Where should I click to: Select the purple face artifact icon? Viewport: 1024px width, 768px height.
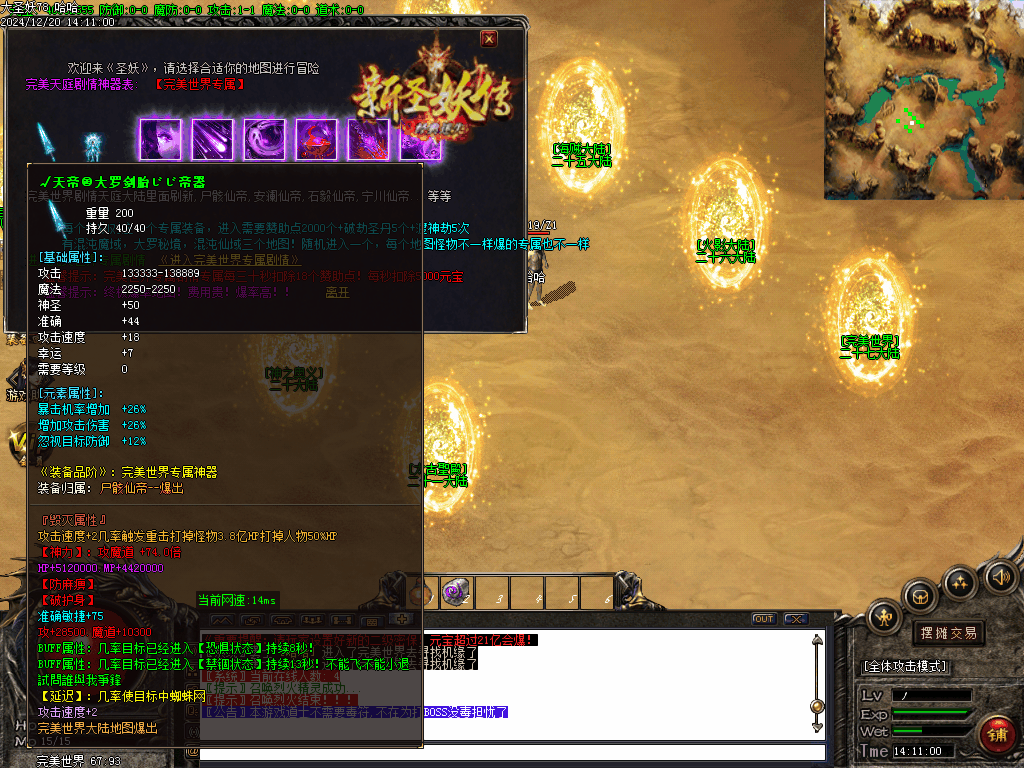tap(161, 140)
